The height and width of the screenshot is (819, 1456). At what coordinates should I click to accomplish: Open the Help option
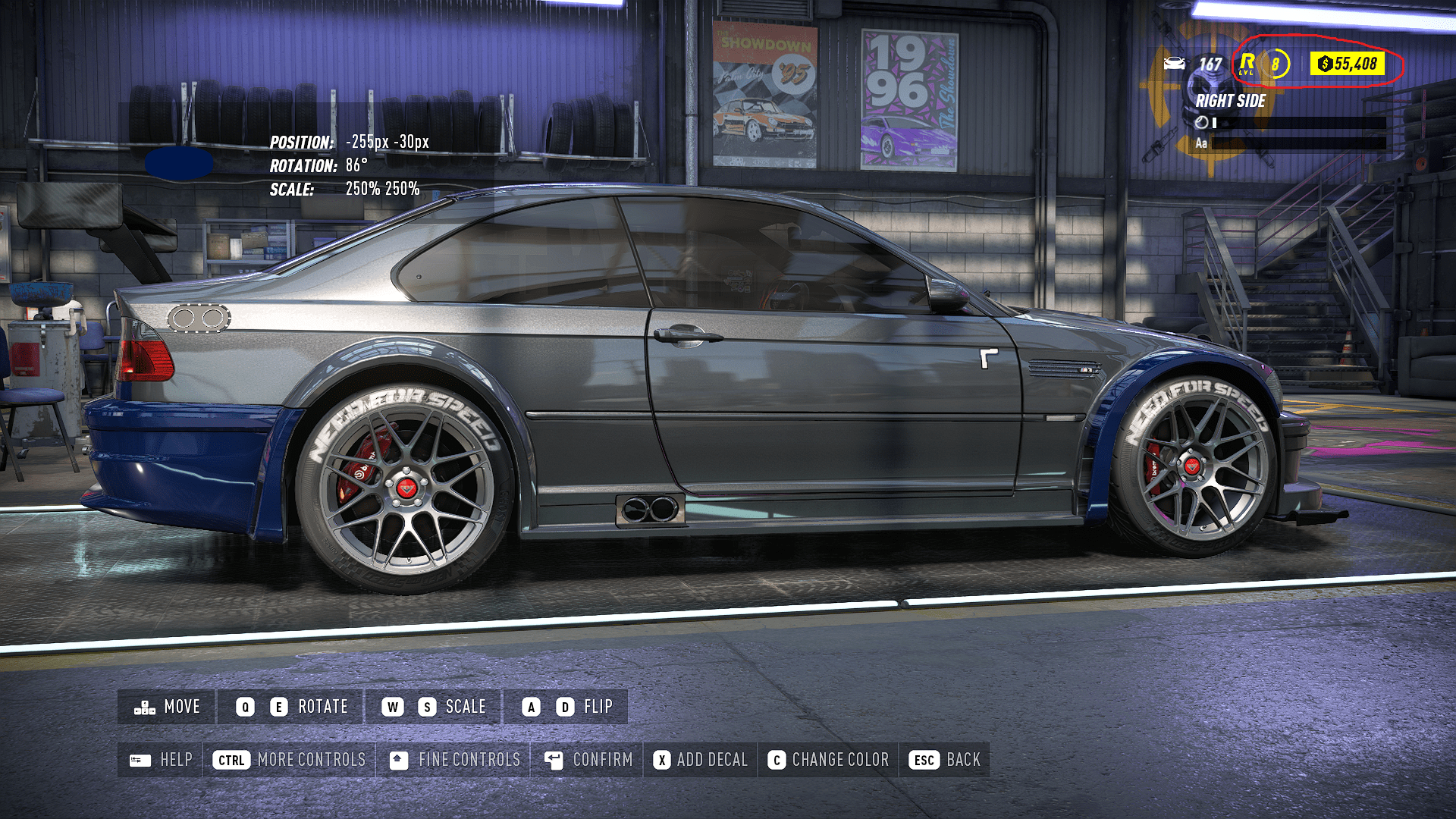[x=161, y=760]
